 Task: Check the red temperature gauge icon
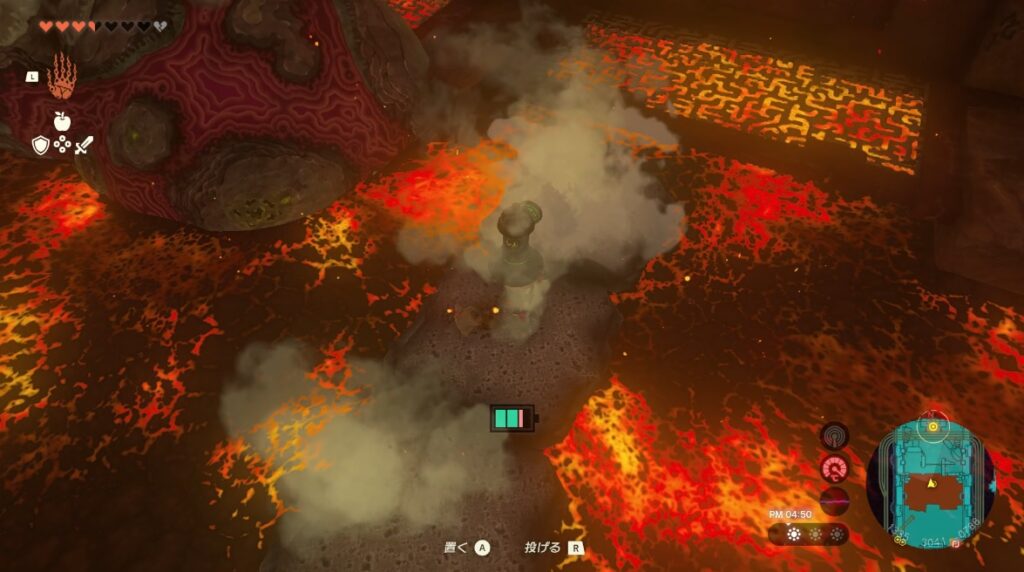click(834, 468)
